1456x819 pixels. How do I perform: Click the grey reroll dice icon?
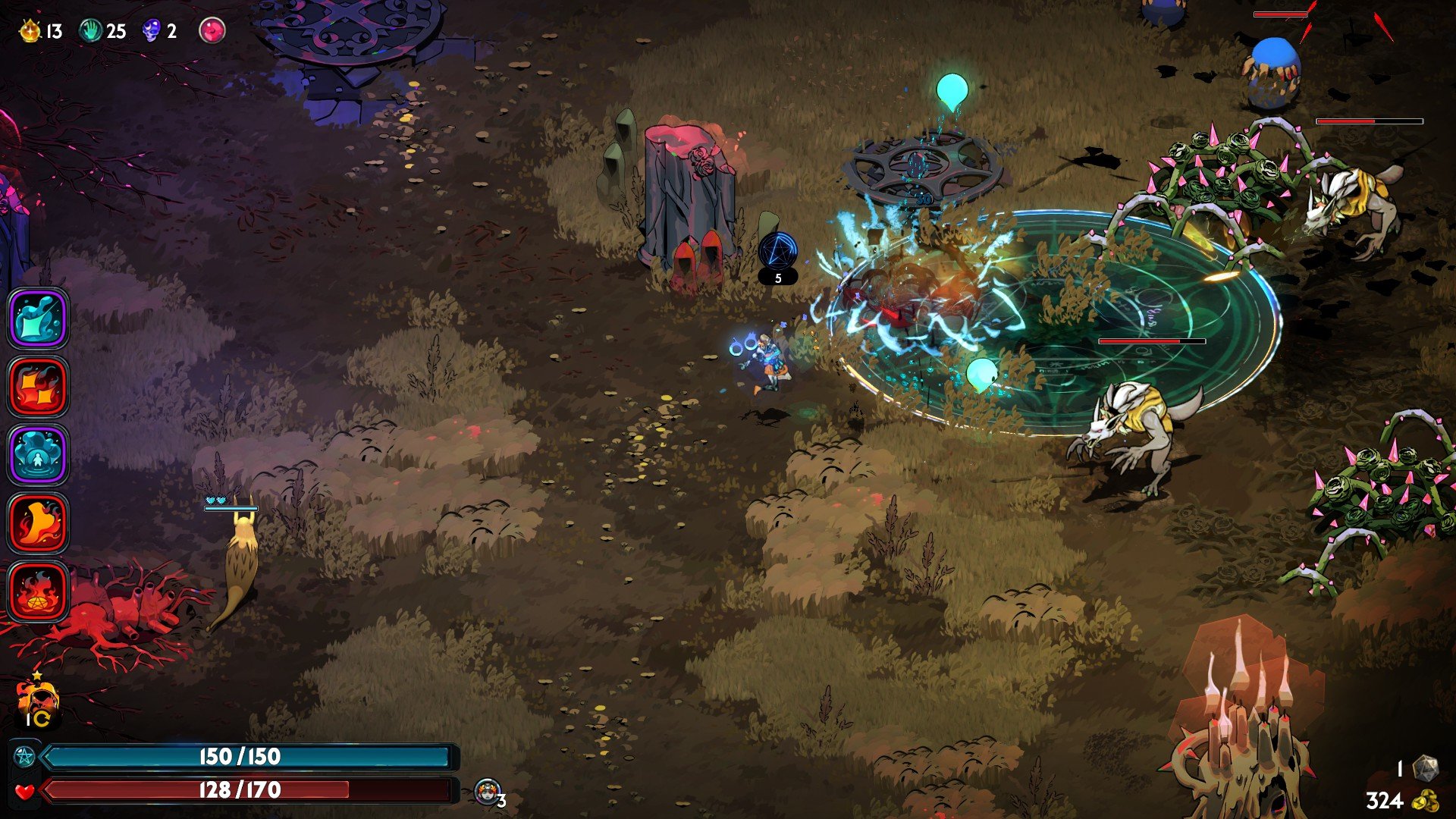pyautogui.click(x=1426, y=768)
